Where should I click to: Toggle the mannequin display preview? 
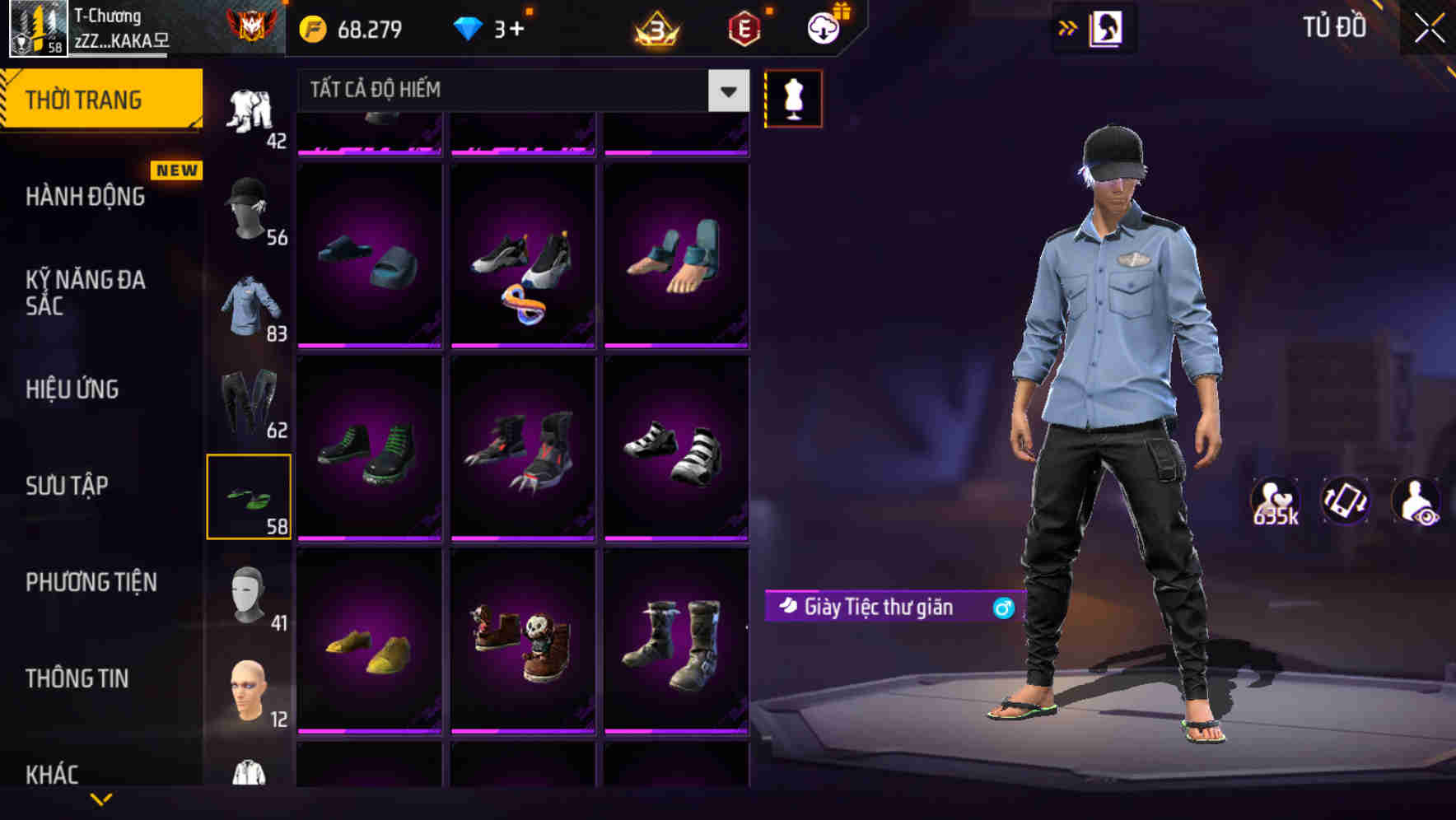(x=793, y=98)
